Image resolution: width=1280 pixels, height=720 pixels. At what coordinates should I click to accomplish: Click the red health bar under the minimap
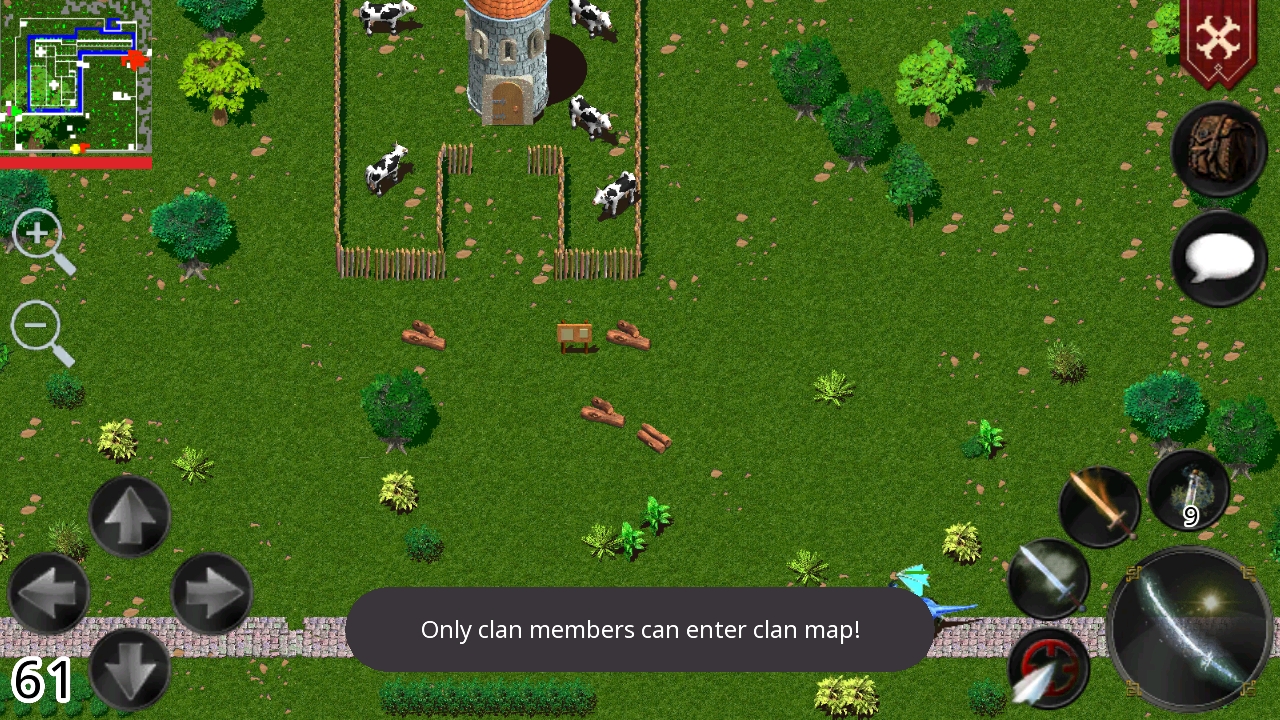point(75,161)
